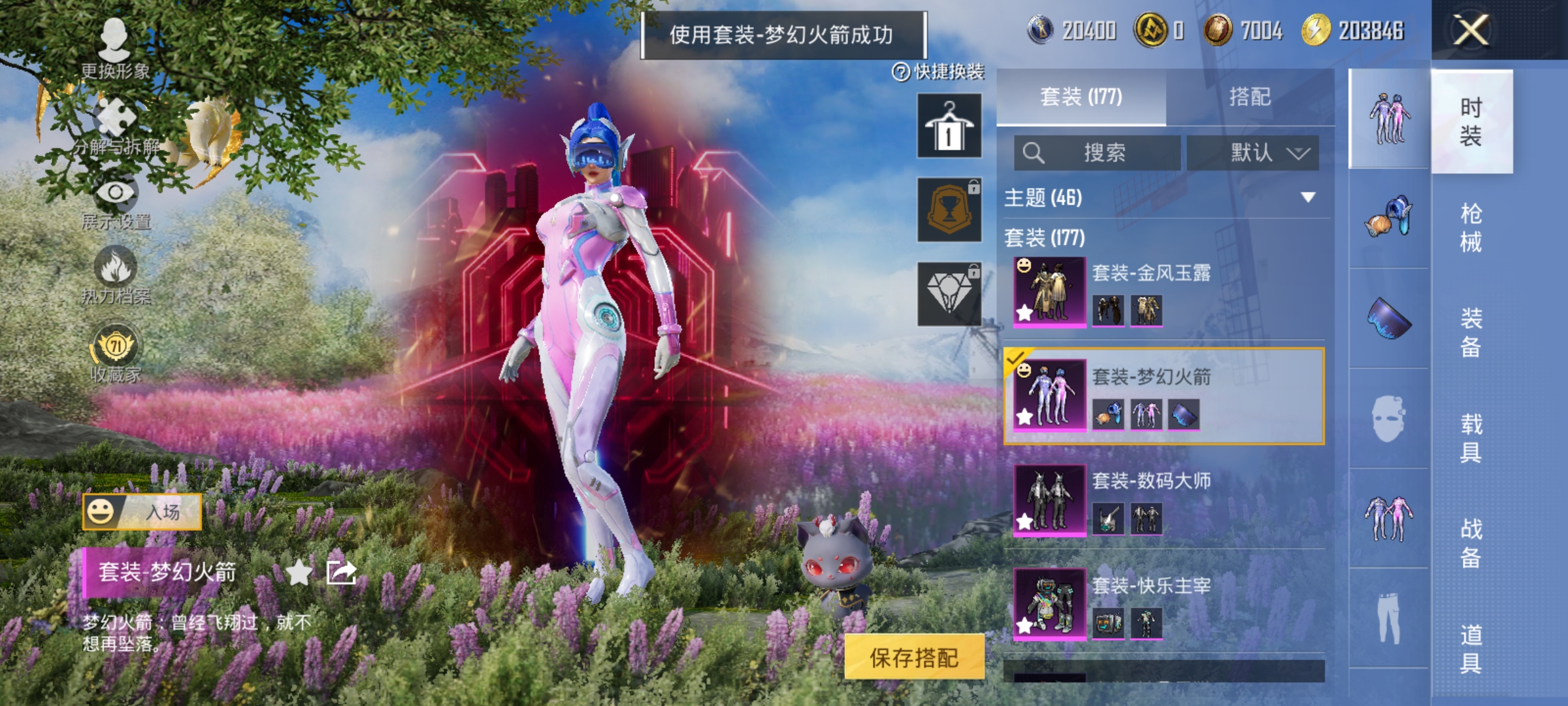Select the clothes hanger wardrobe icon
This screenshot has width=1568, height=706.
point(949,124)
